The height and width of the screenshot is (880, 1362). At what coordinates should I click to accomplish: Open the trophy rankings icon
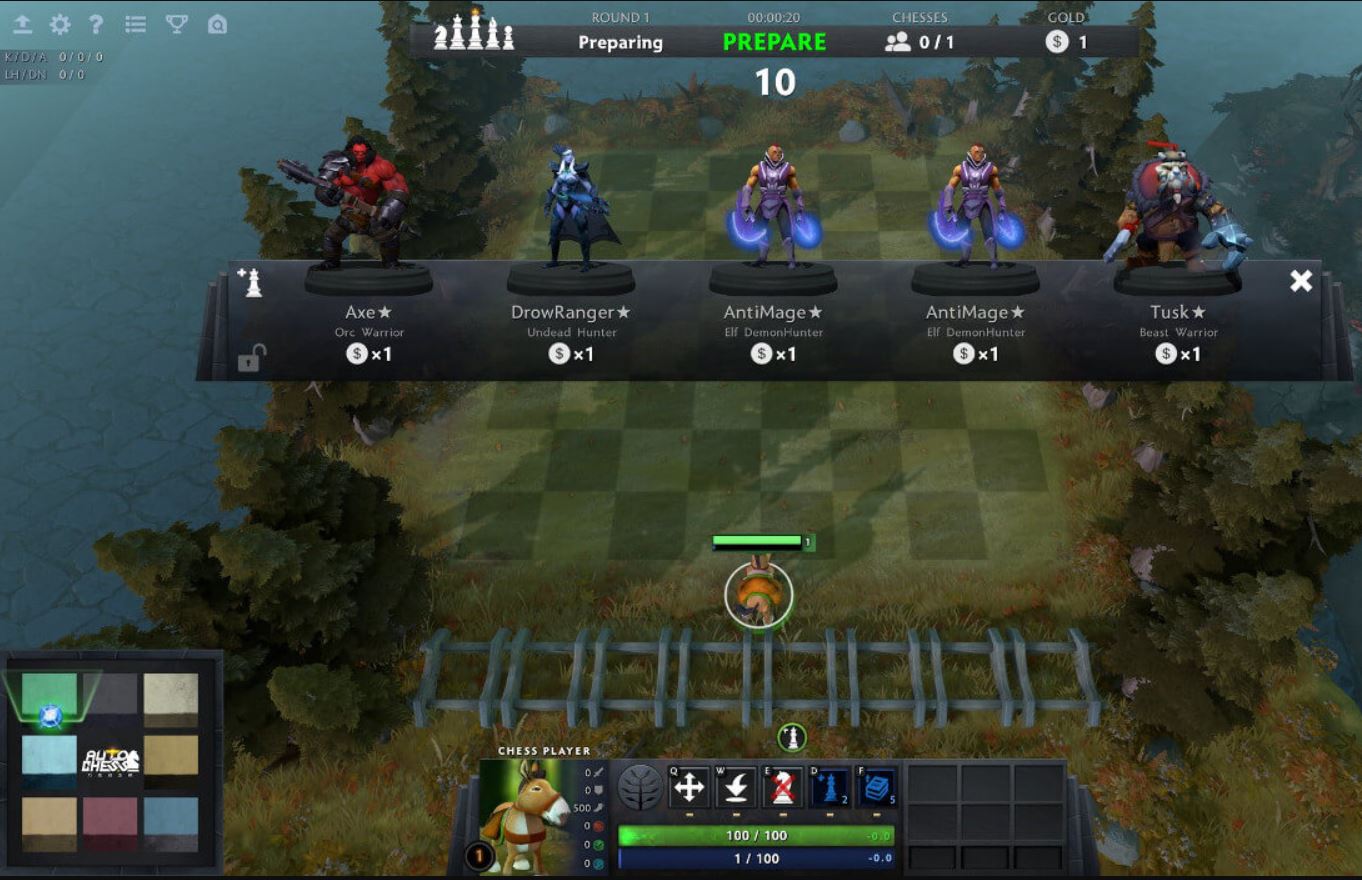tap(177, 25)
